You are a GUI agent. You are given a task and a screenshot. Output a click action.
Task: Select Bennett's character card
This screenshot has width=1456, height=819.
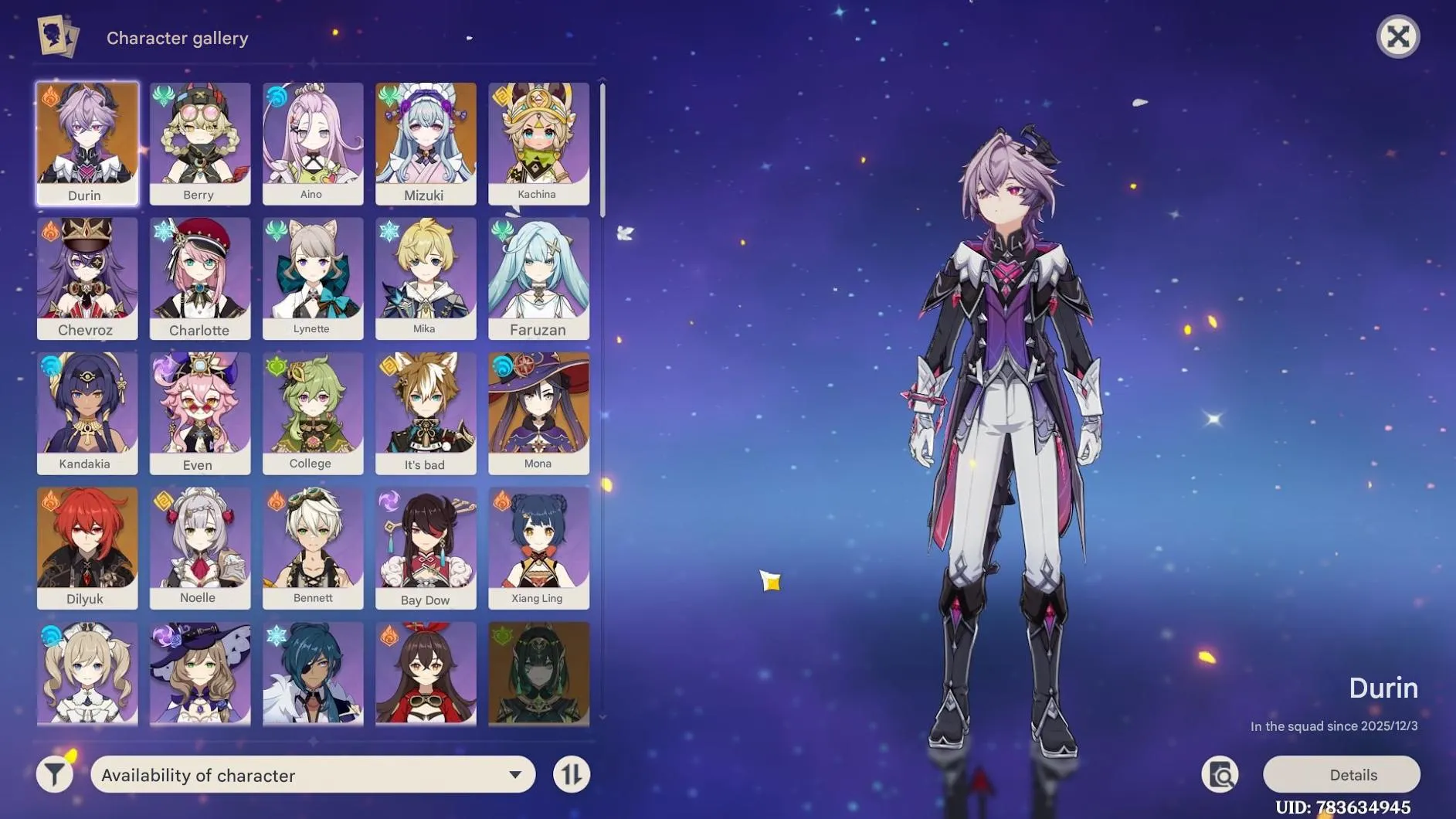pos(312,546)
